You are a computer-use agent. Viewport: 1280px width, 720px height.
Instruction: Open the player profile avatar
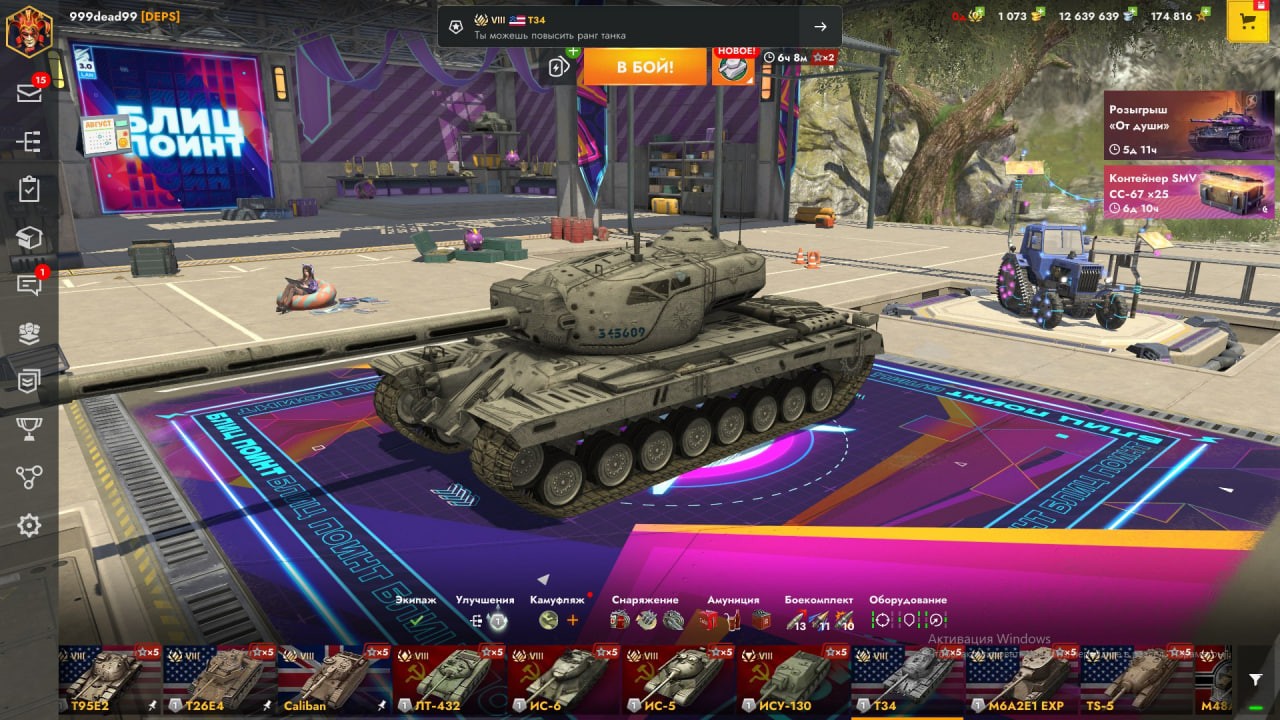click(x=29, y=30)
